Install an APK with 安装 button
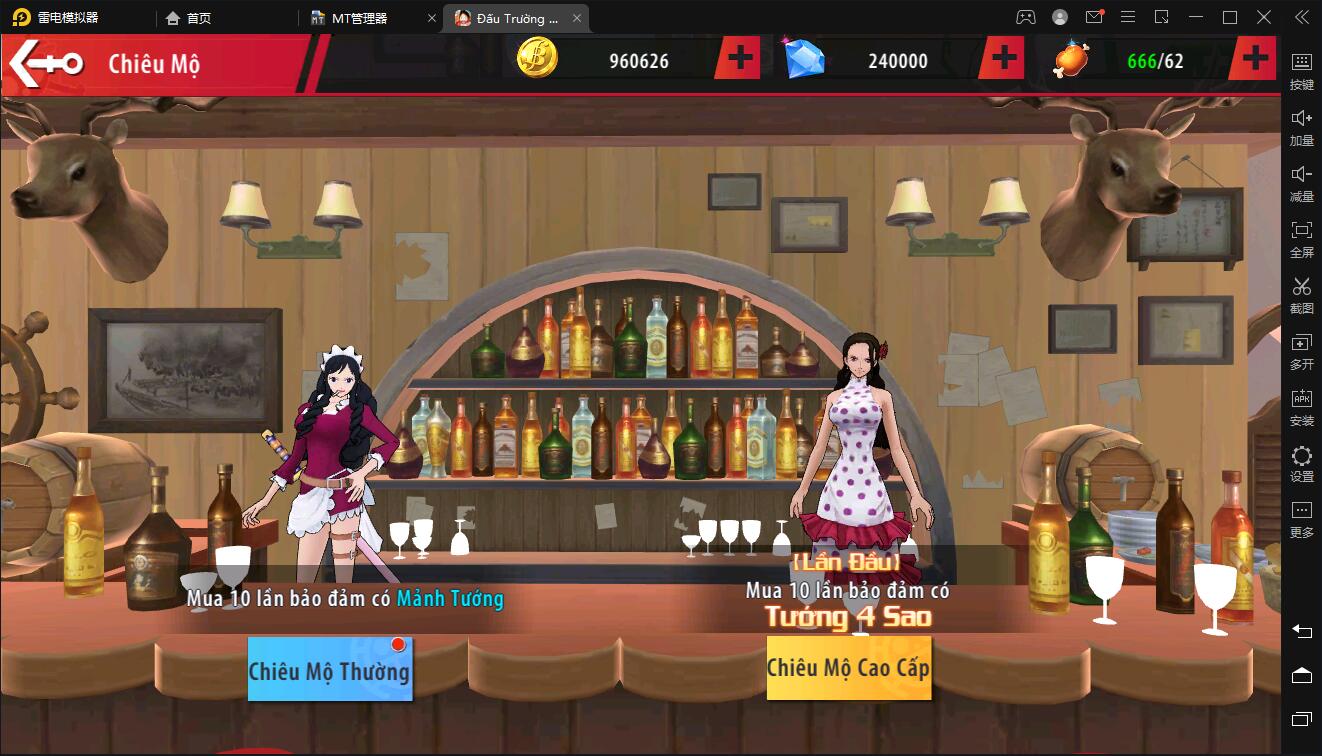This screenshot has width=1322, height=756. click(1301, 408)
